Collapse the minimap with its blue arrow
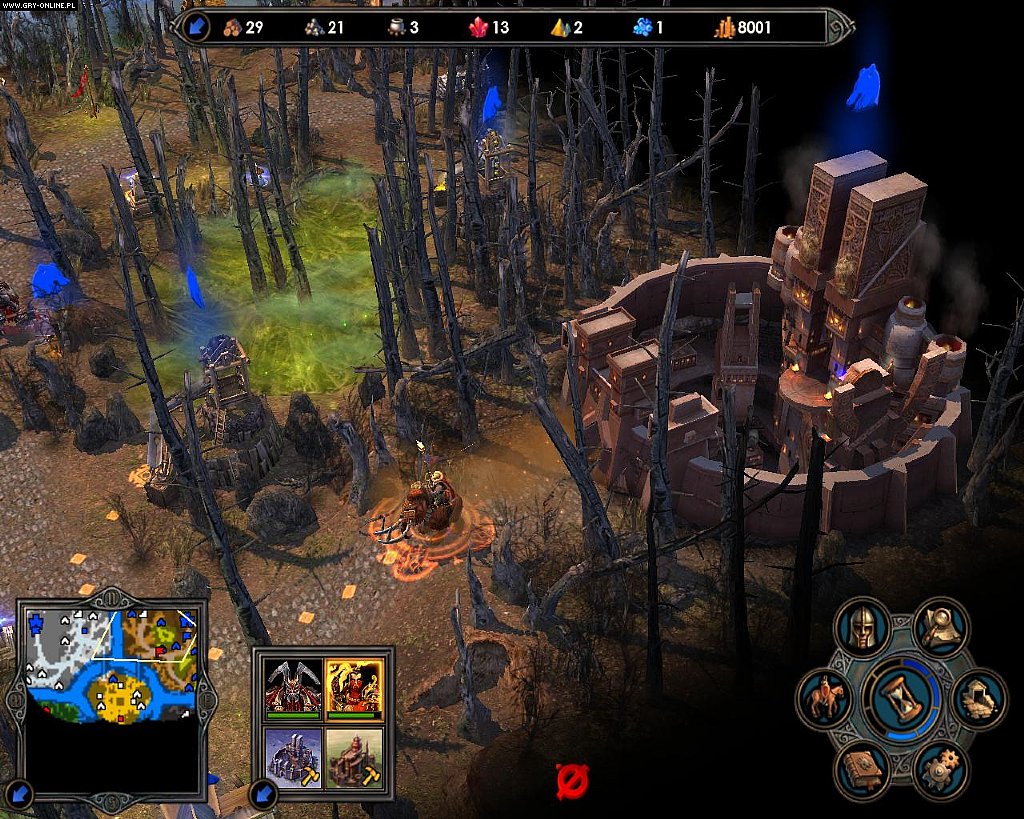Viewport: 1024px width, 819px height. click(x=20, y=795)
